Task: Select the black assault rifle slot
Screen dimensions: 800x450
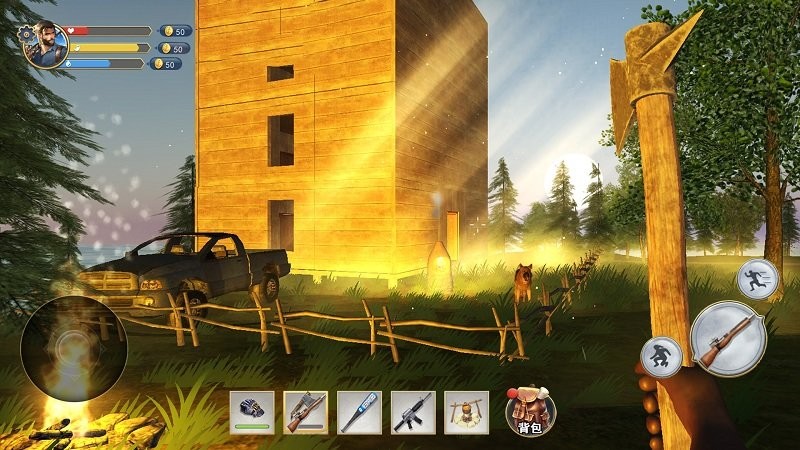Action: tap(413, 411)
